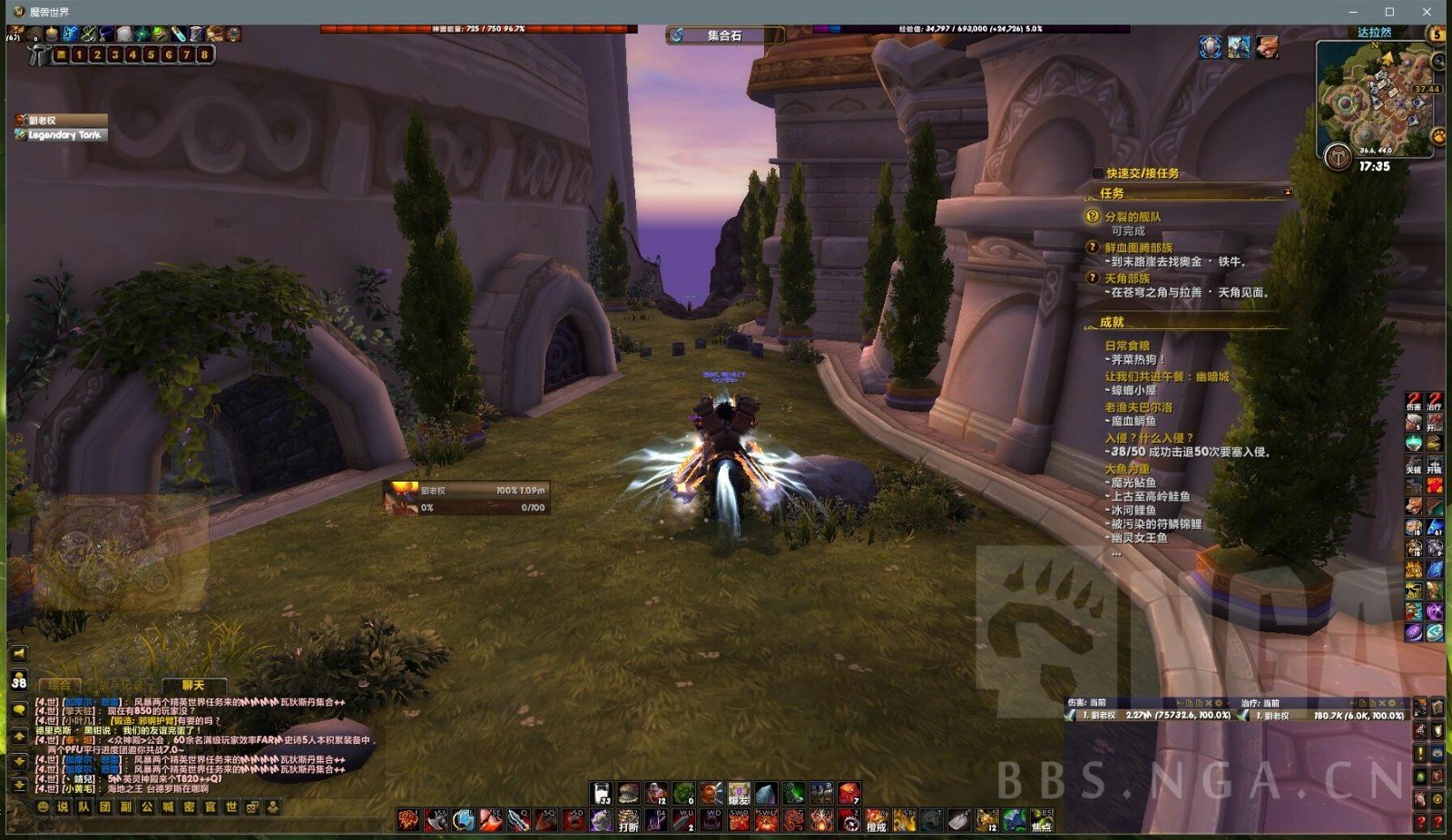Choose the 世 world channel button
This screenshot has width=1452, height=840.
coord(231,806)
